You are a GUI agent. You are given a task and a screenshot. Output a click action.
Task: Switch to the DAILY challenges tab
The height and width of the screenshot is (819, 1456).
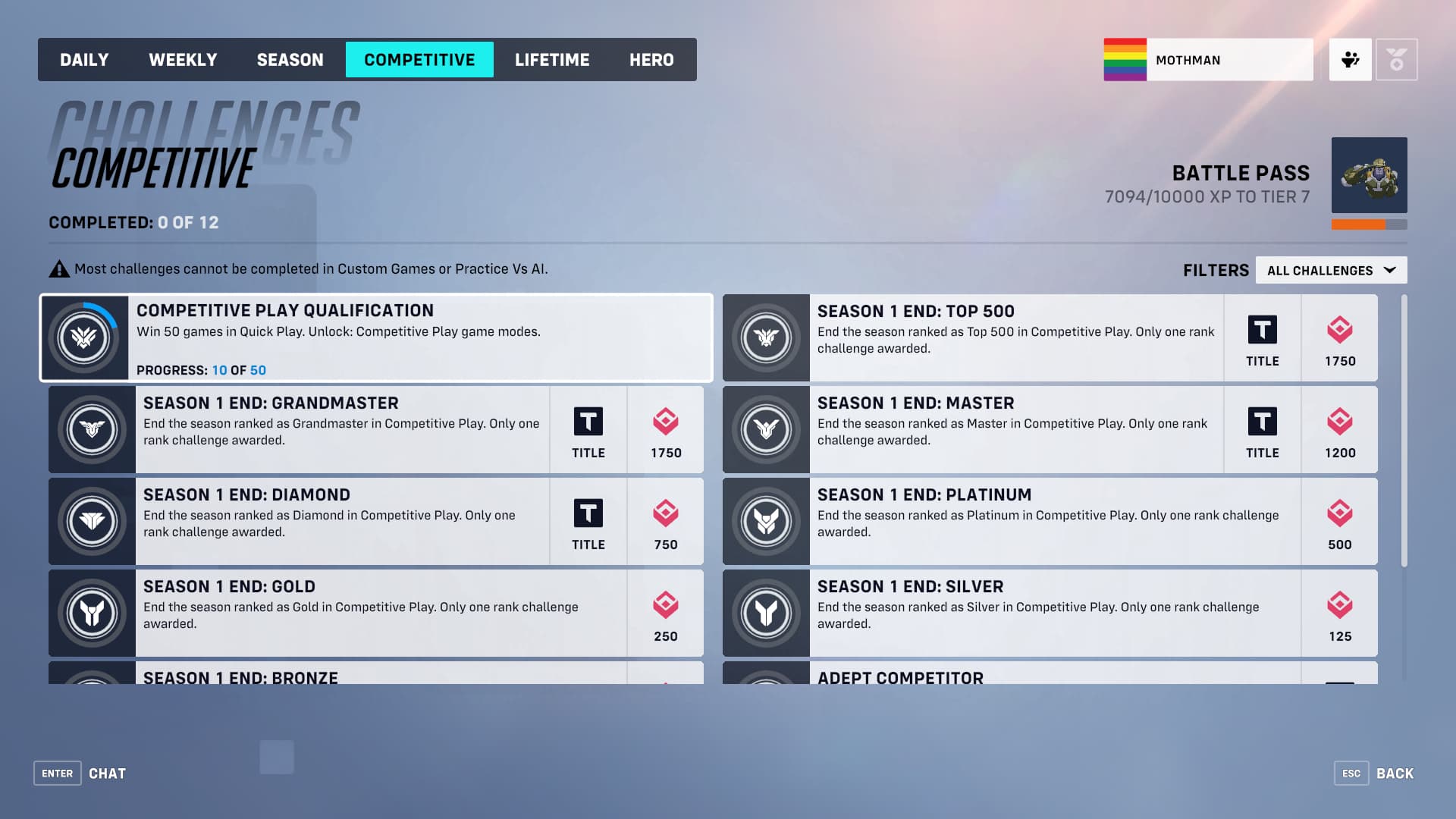tap(84, 59)
